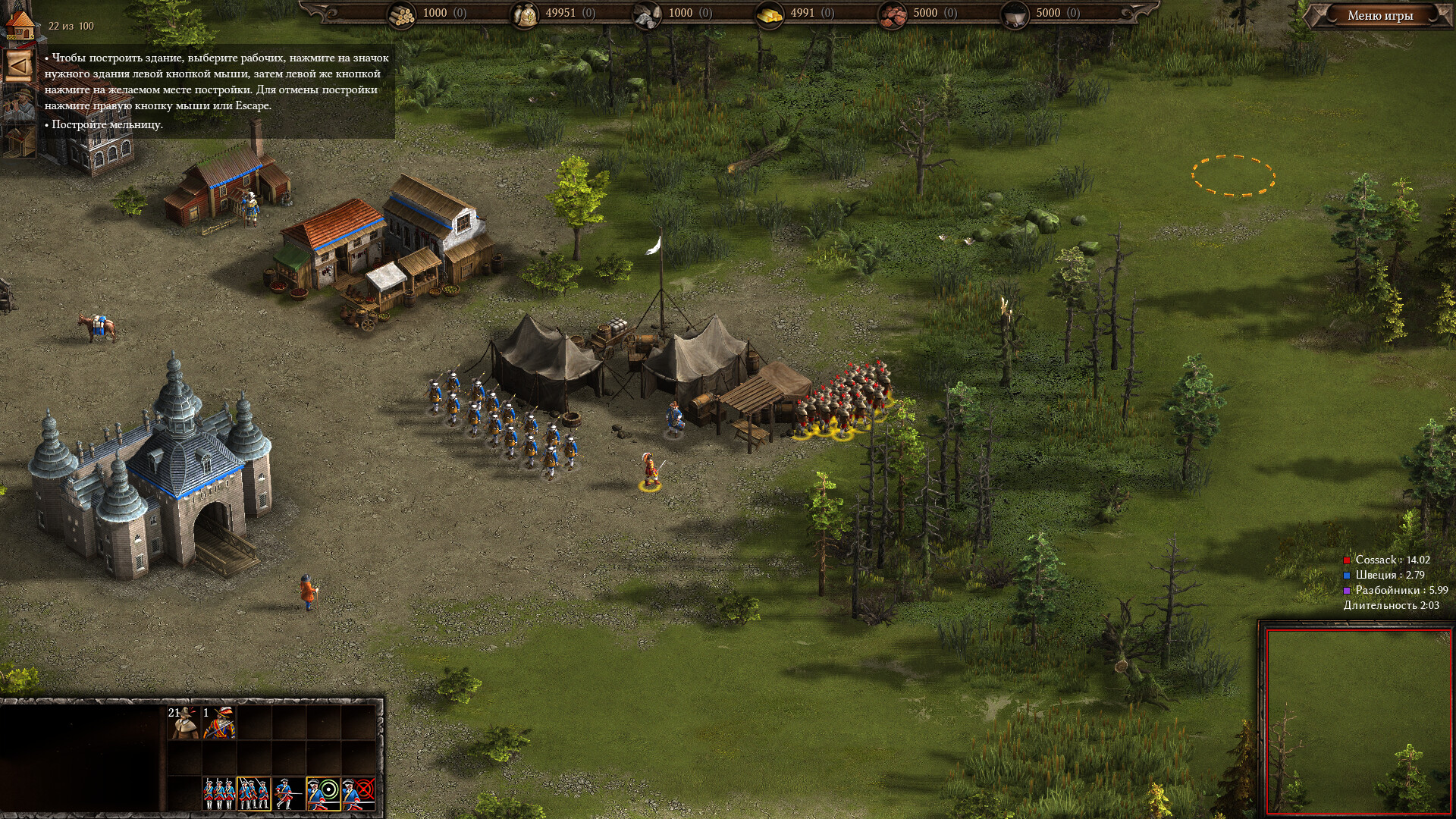Click the food sack resource icon

[525, 14]
